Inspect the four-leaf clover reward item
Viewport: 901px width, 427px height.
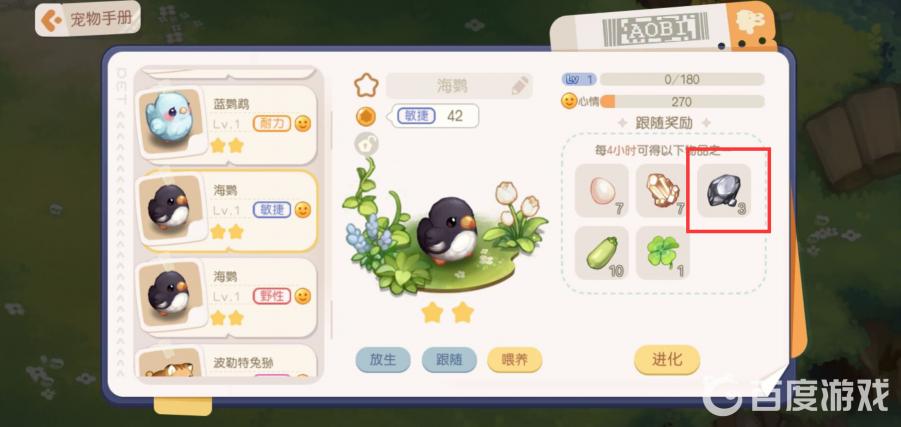pyautogui.click(x=663, y=252)
